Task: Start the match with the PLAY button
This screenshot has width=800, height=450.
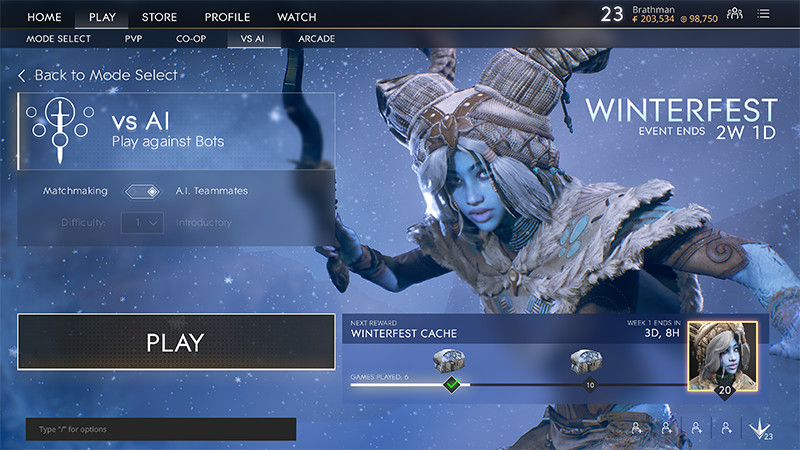Action: [x=176, y=342]
